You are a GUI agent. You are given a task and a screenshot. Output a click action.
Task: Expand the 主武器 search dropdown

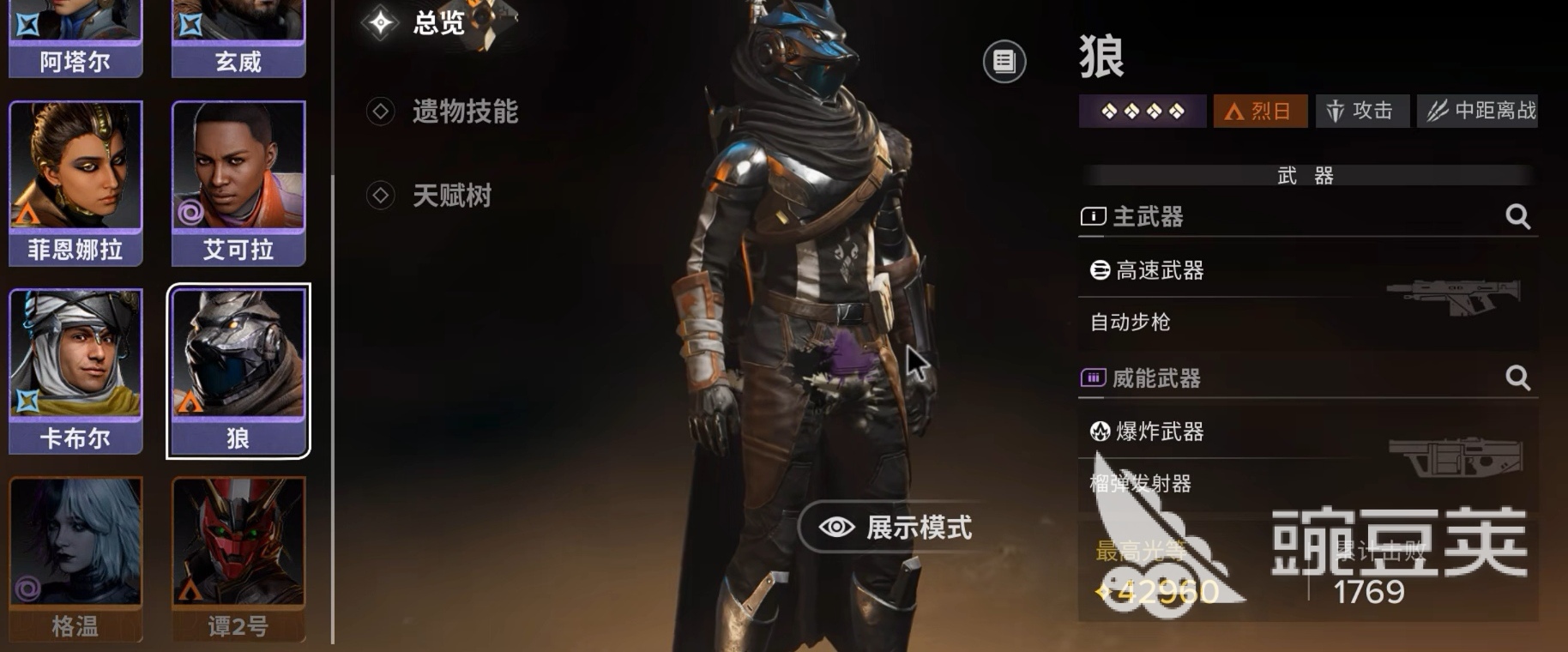1518,217
